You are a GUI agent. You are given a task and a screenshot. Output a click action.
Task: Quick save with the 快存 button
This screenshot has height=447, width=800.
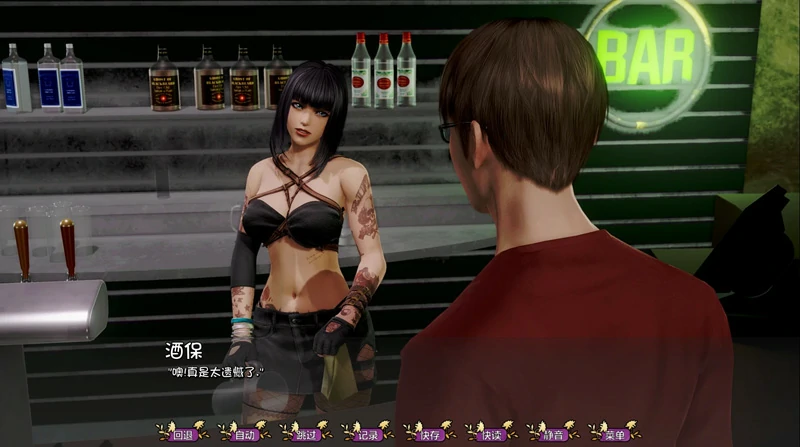click(430, 434)
